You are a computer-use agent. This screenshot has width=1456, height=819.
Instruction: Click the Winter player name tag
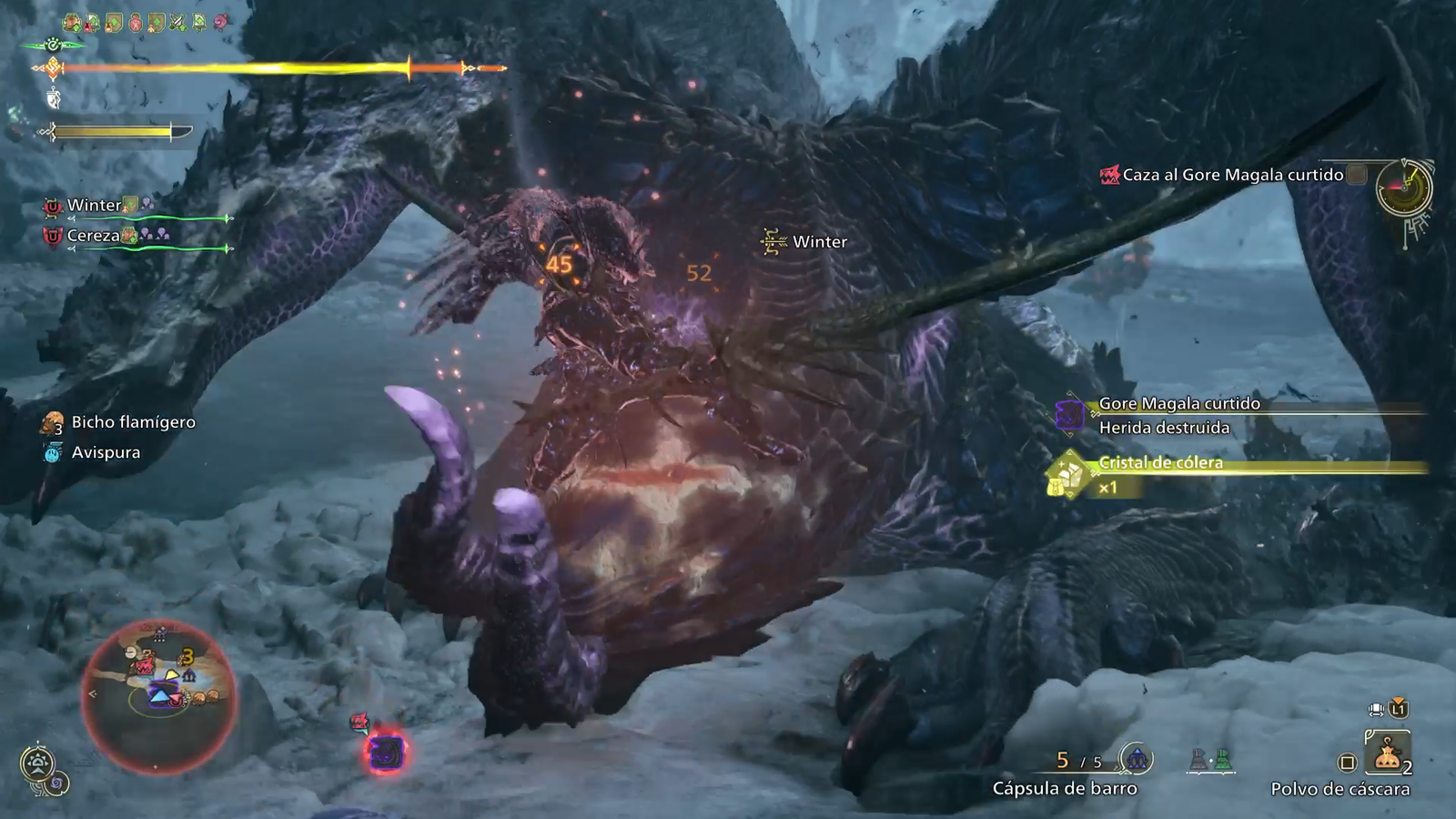(819, 242)
